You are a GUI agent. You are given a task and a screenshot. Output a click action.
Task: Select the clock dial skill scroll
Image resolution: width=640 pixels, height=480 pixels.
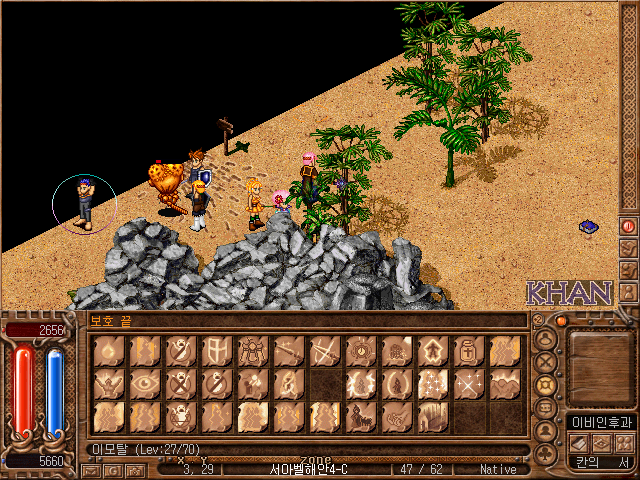[361, 350]
